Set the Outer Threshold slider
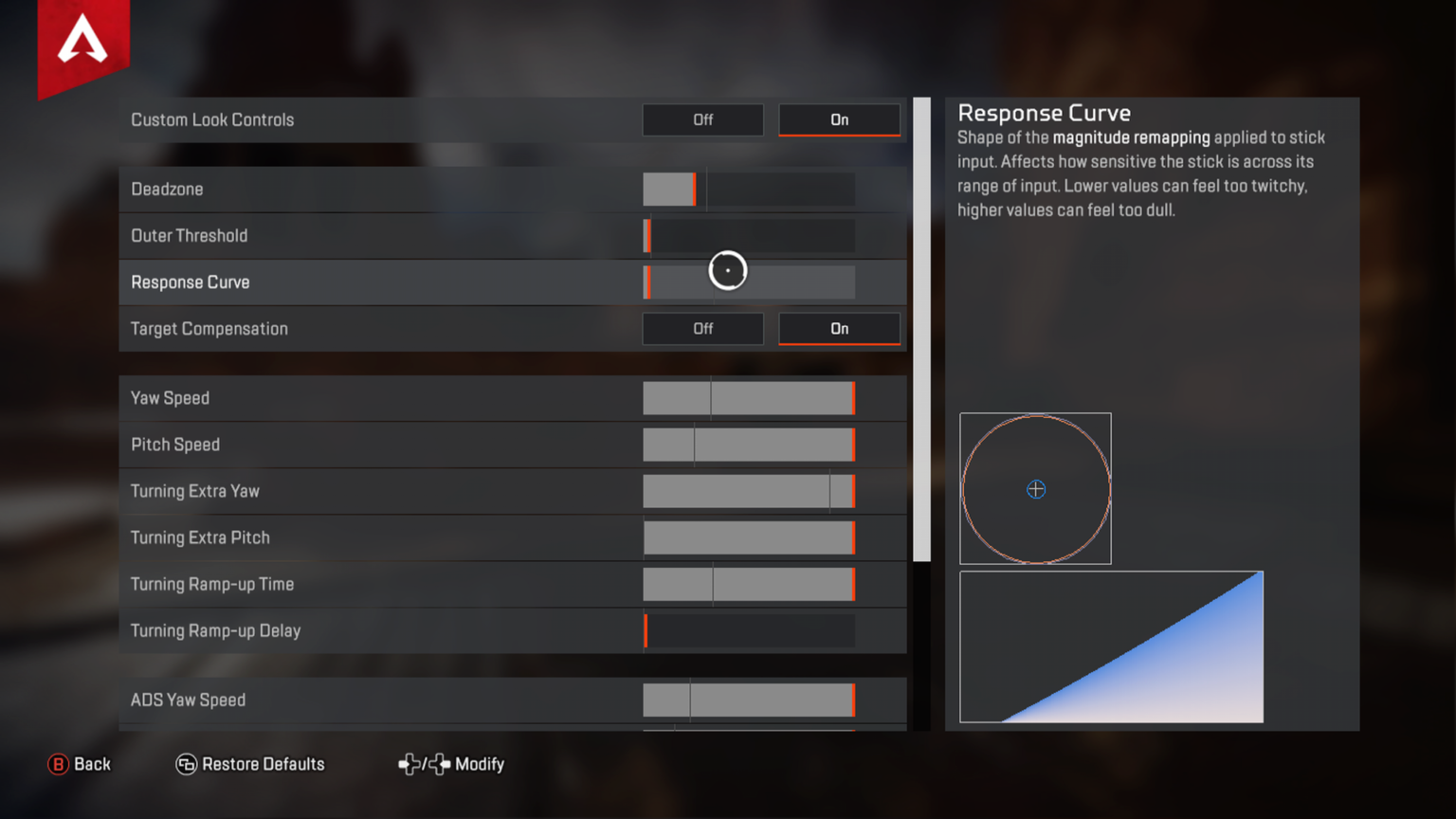This screenshot has width=1456, height=819. tap(749, 236)
